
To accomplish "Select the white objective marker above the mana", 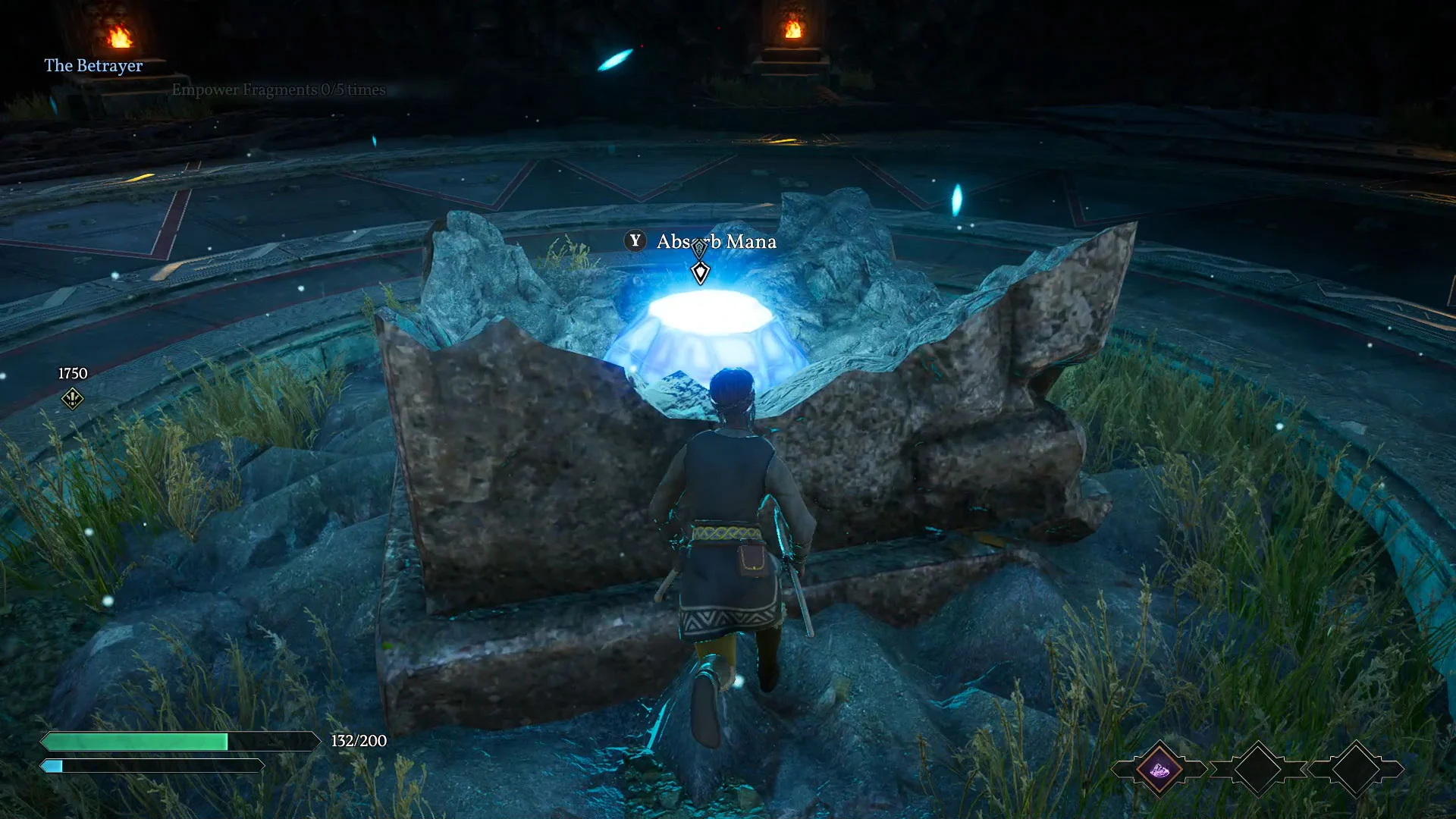I will (700, 272).
